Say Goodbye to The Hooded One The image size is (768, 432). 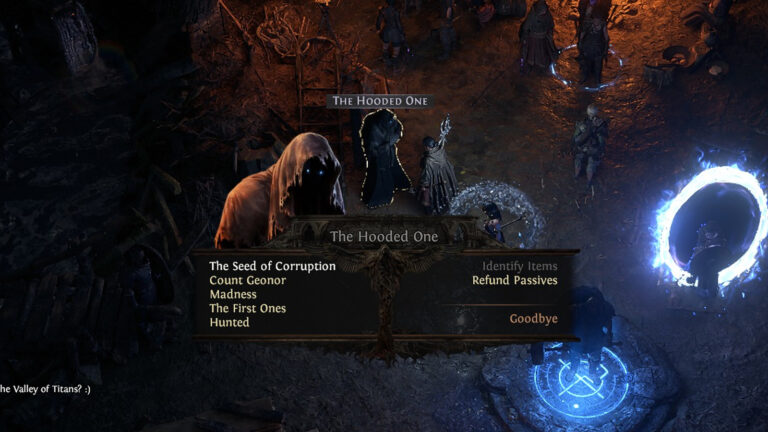coord(533,319)
